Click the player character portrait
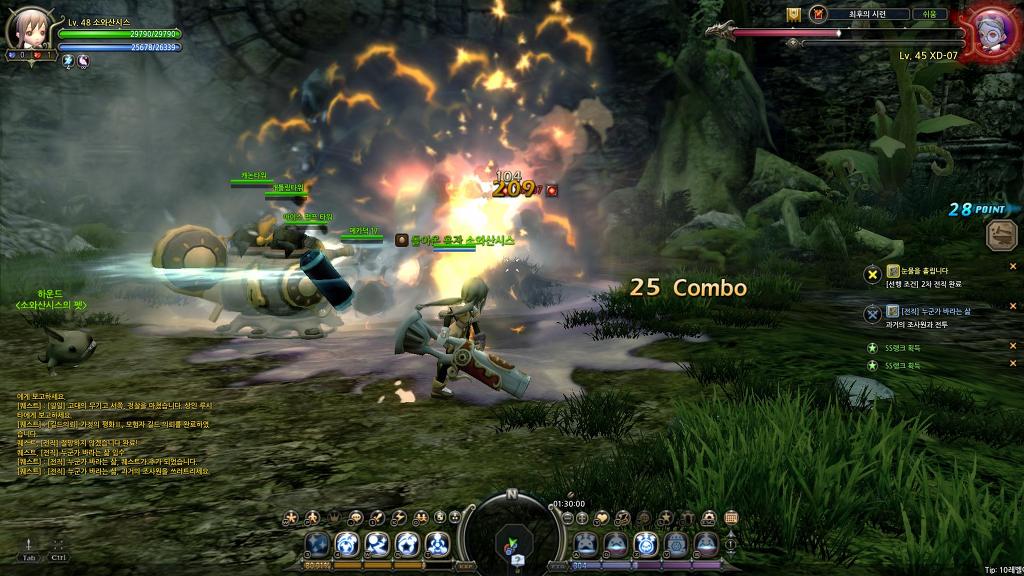This screenshot has height=576, width=1024. pos(25,29)
